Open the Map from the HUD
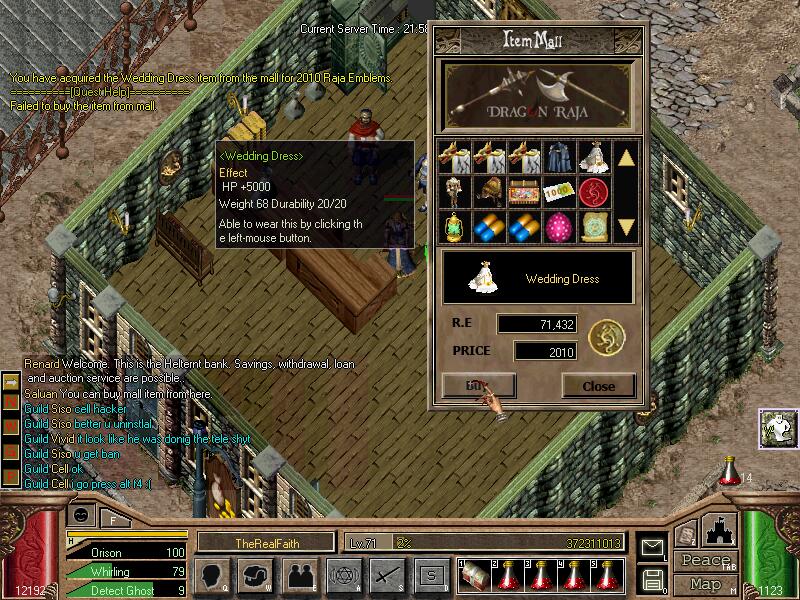This screenshot has width=800, height=600. (706, 584)
